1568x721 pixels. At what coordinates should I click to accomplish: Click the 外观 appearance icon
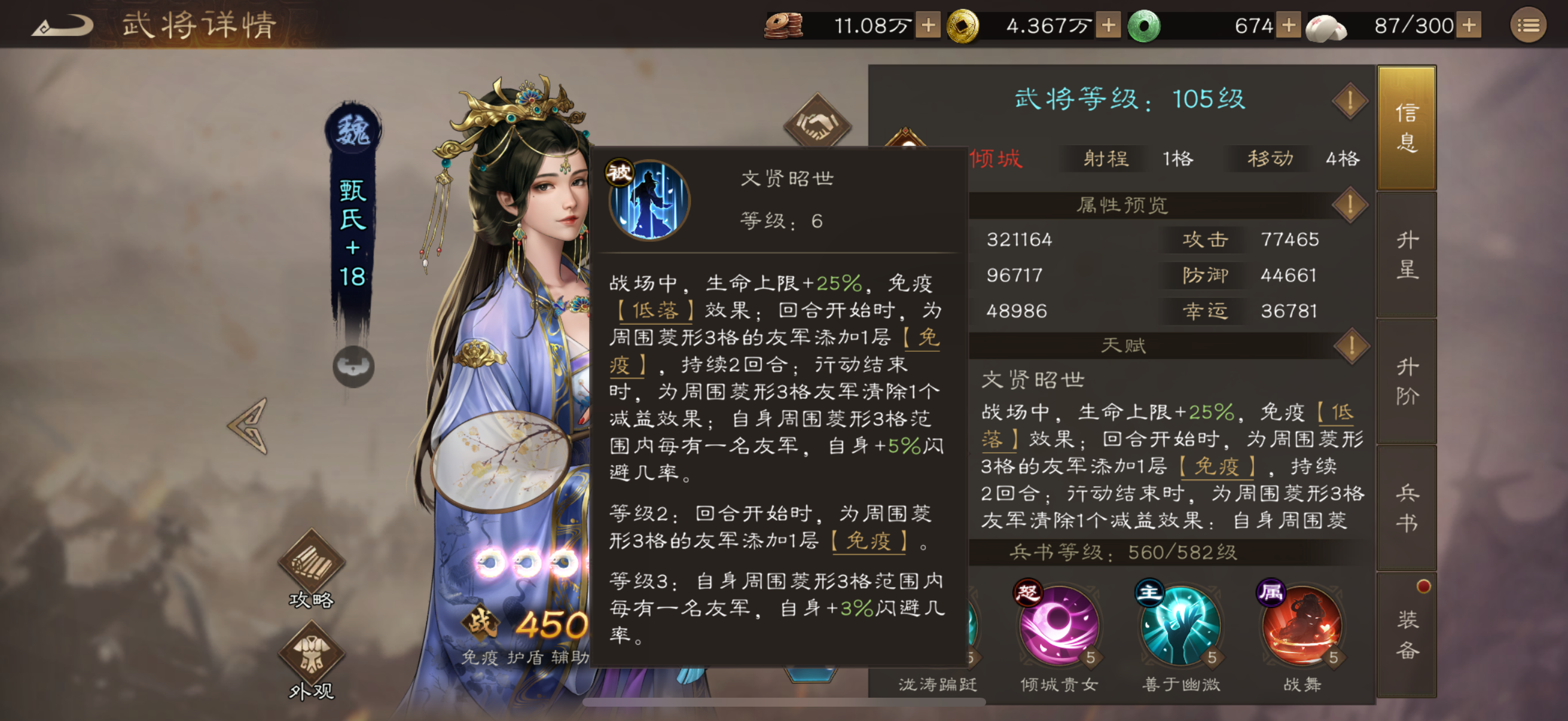(312, 654)
